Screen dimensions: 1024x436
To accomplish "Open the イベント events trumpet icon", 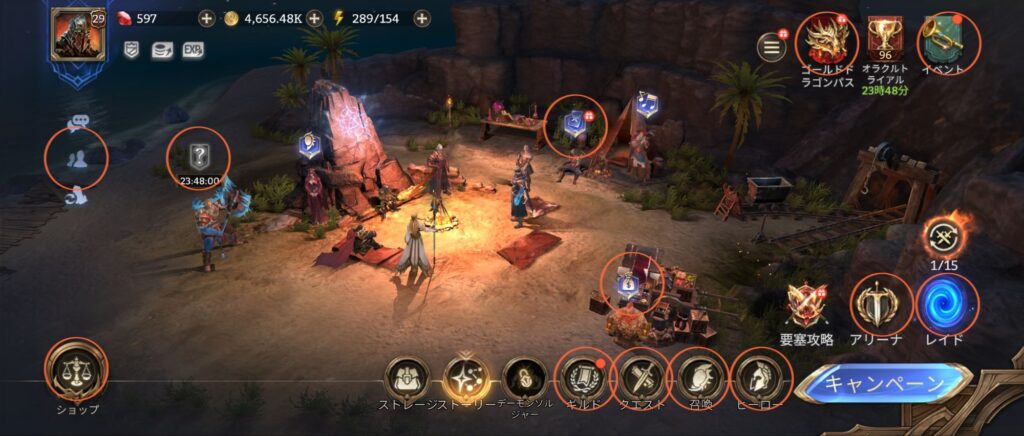I will coord(947,38).
